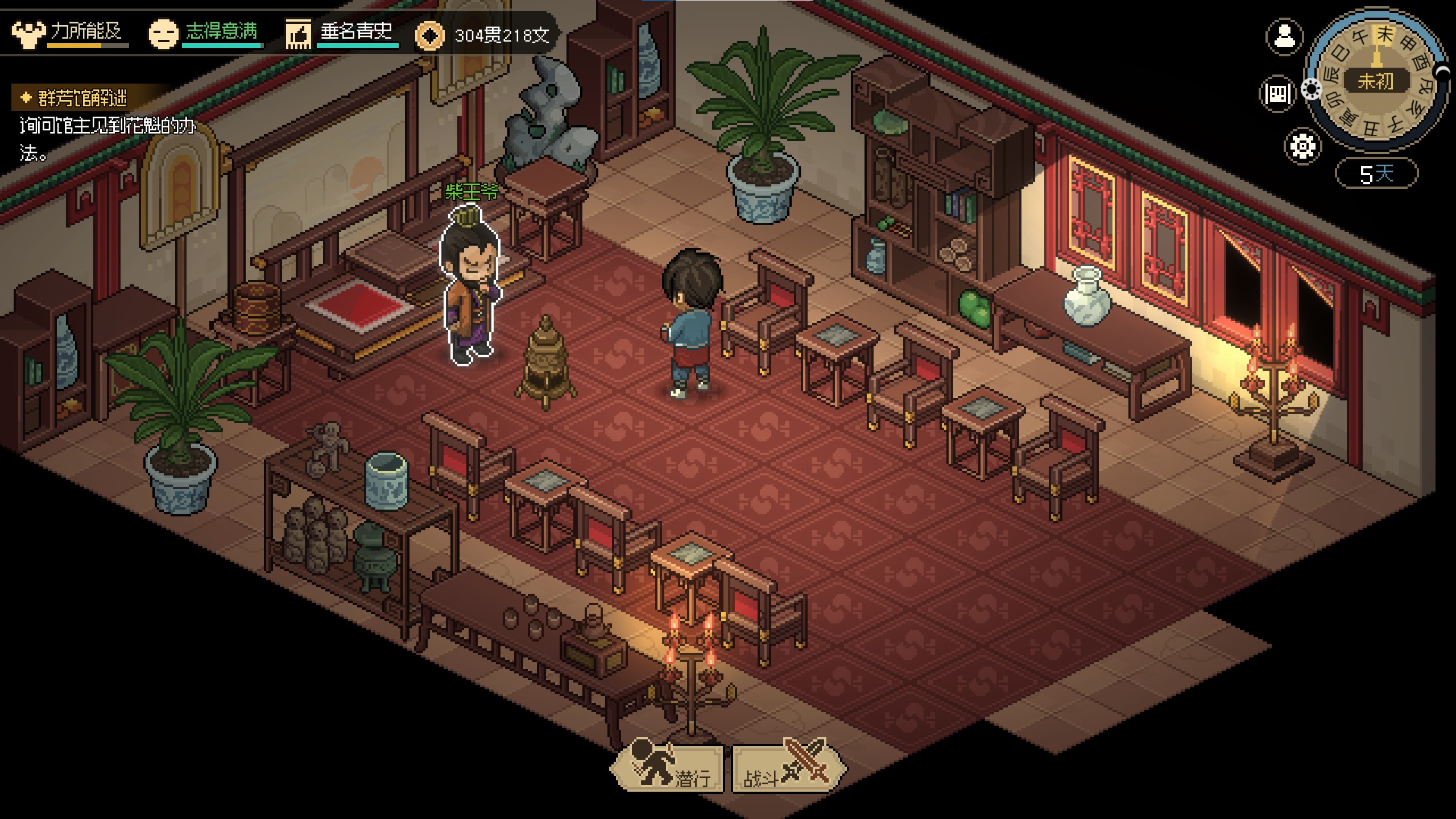
Task: Activate the 战斗 combat button
Action: [x=788, y=769]
